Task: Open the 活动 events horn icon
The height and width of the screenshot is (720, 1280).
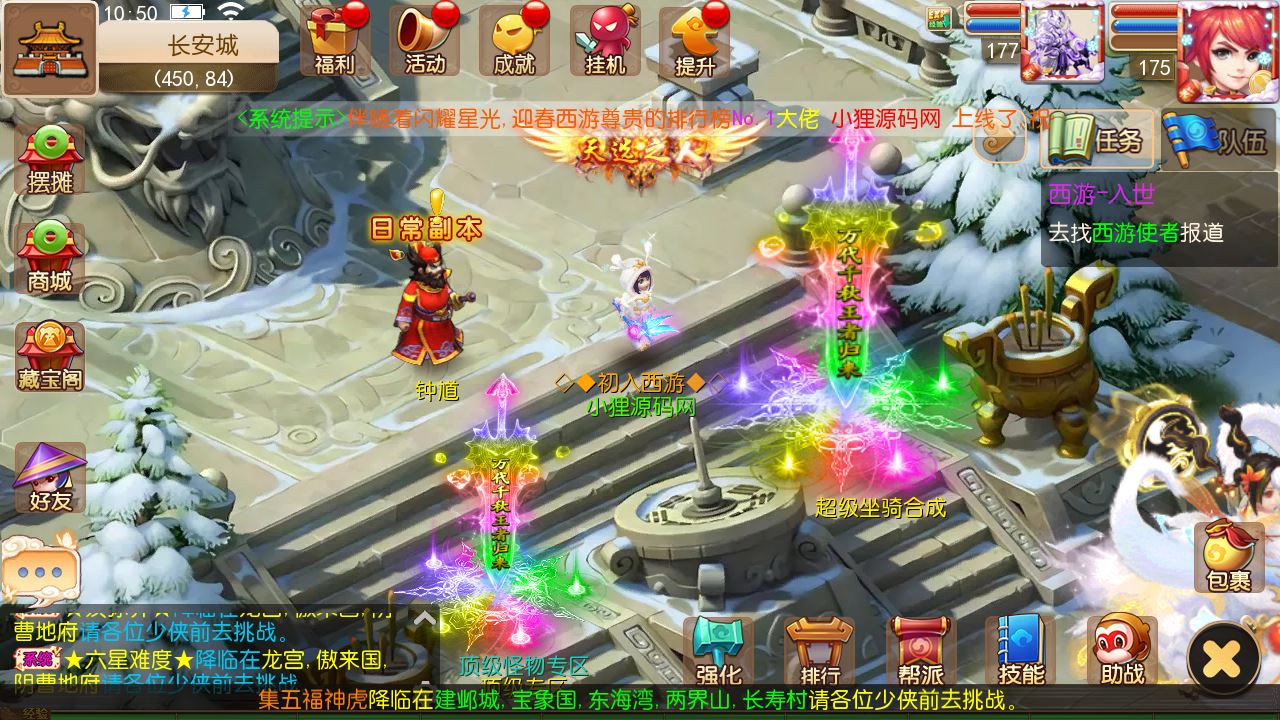Action: 425,40
